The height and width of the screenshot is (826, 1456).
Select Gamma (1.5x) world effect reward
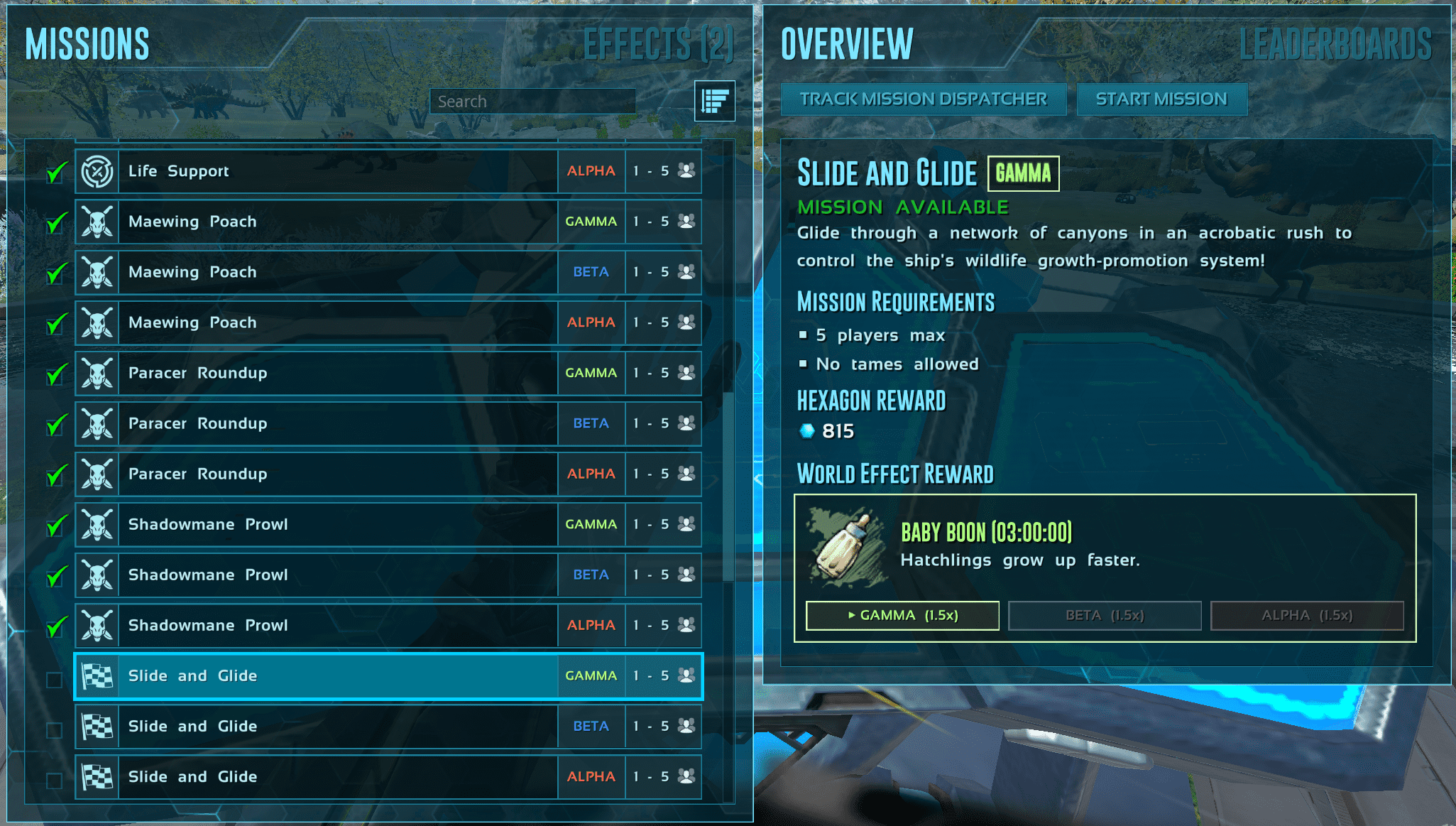coord(902,615)
